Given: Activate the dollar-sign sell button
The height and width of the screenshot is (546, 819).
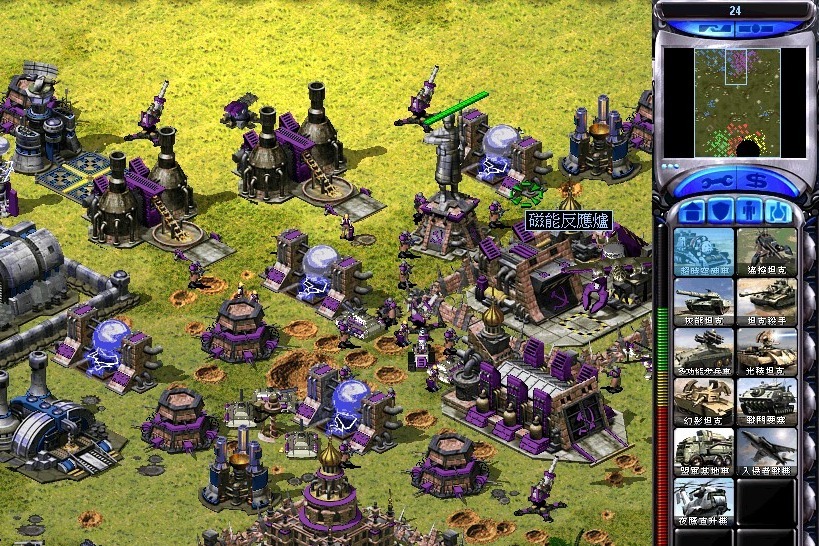Looking at the screenshot, I should pyautogui.click(x=758, y=183).
